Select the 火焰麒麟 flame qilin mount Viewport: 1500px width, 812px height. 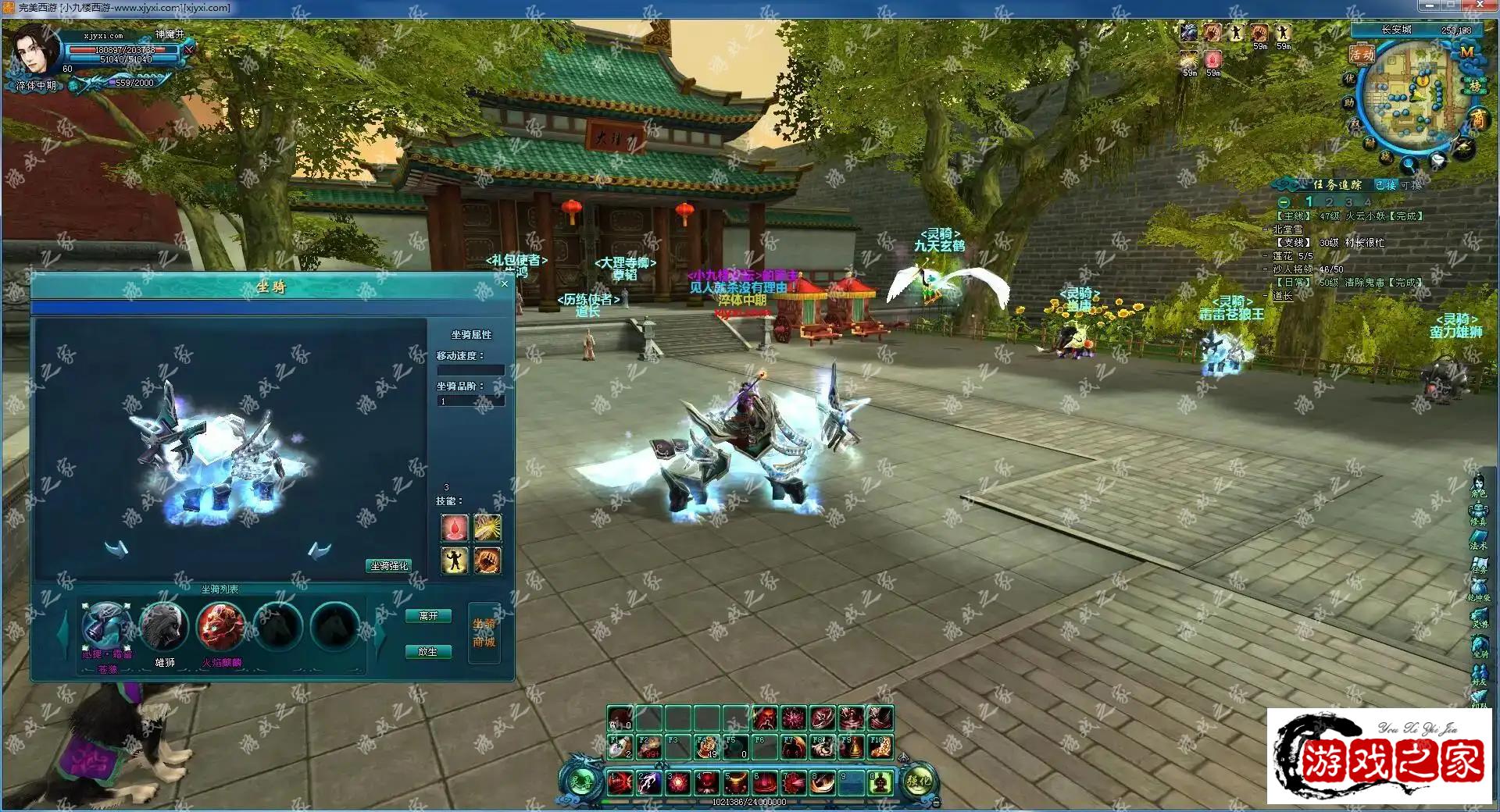pyautogui.click(x=221, y=626)
